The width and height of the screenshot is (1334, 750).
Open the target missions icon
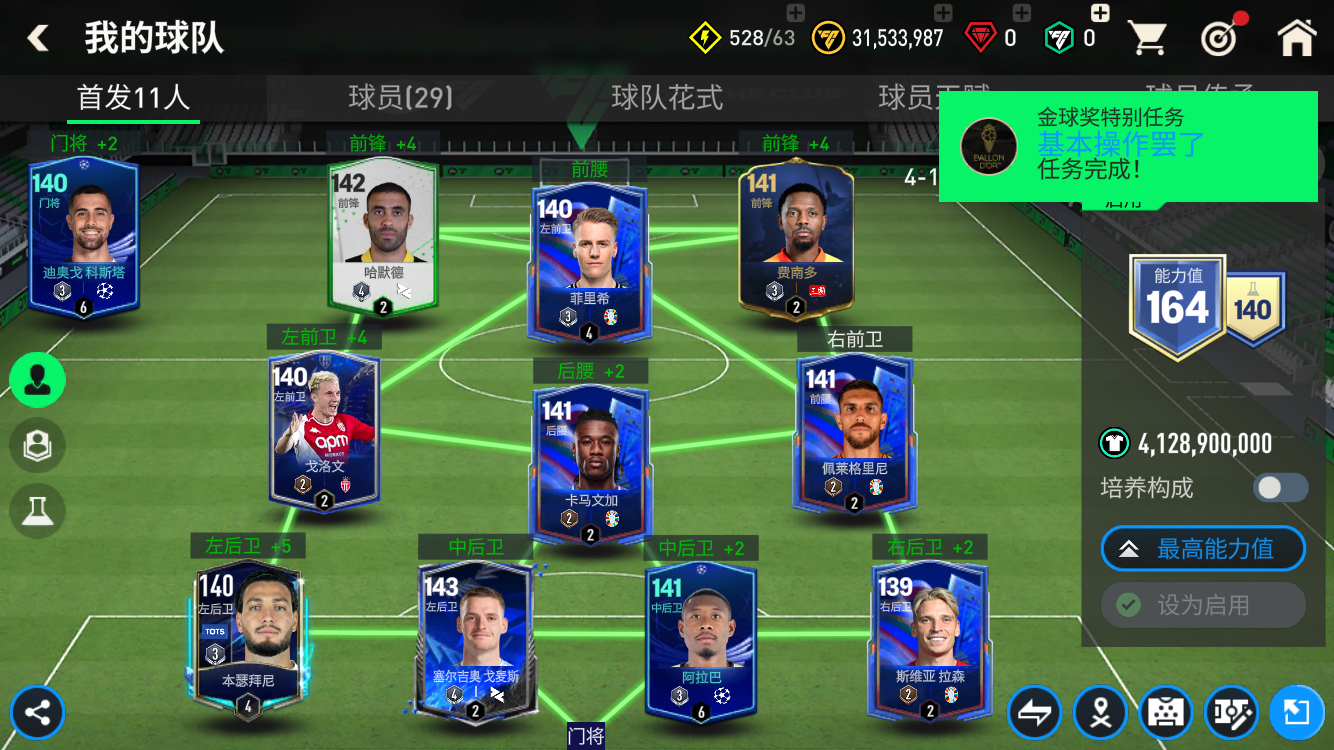coord(1219,38)
